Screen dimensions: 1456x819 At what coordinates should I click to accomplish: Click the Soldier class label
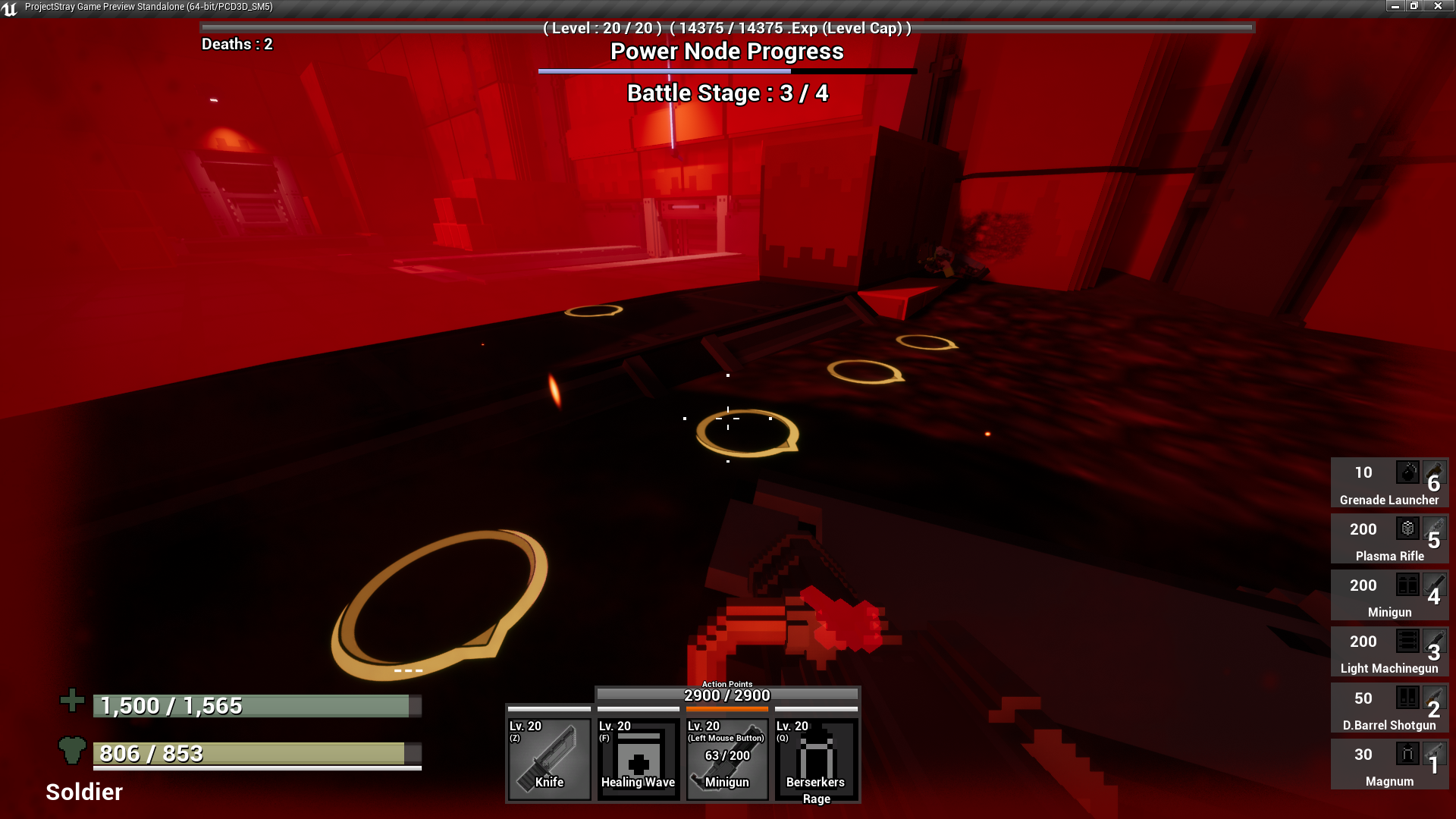coord(83,792)
